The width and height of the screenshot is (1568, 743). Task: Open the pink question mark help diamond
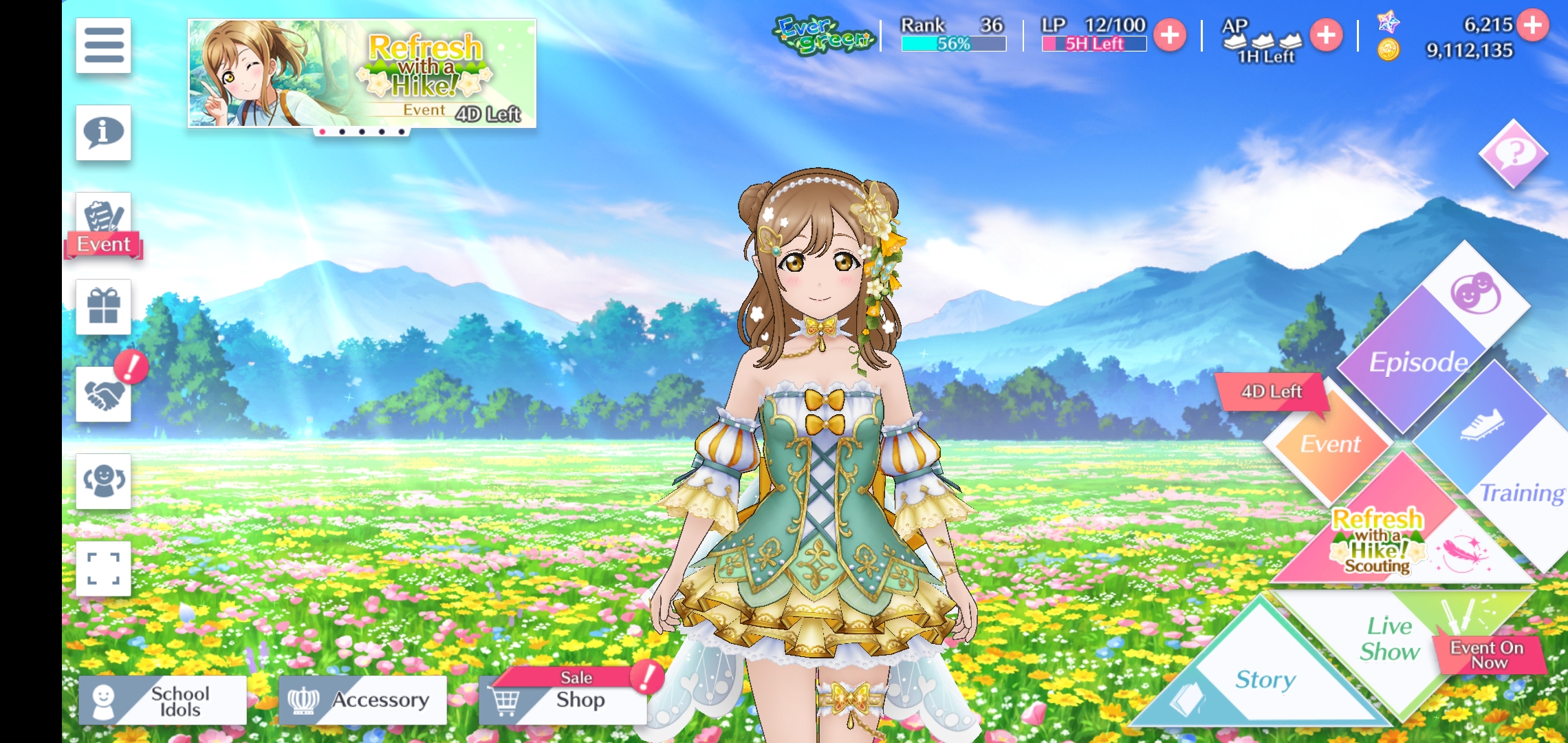coord(1513,153)
